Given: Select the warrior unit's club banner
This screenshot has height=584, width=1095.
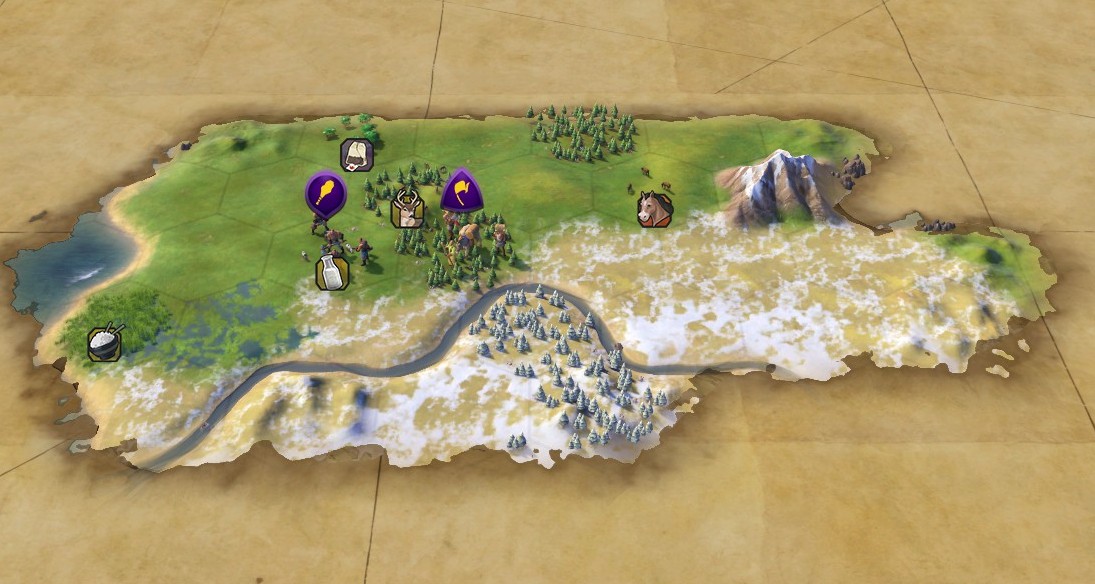Looking at the screenshot, I should (x=325, y=191).
